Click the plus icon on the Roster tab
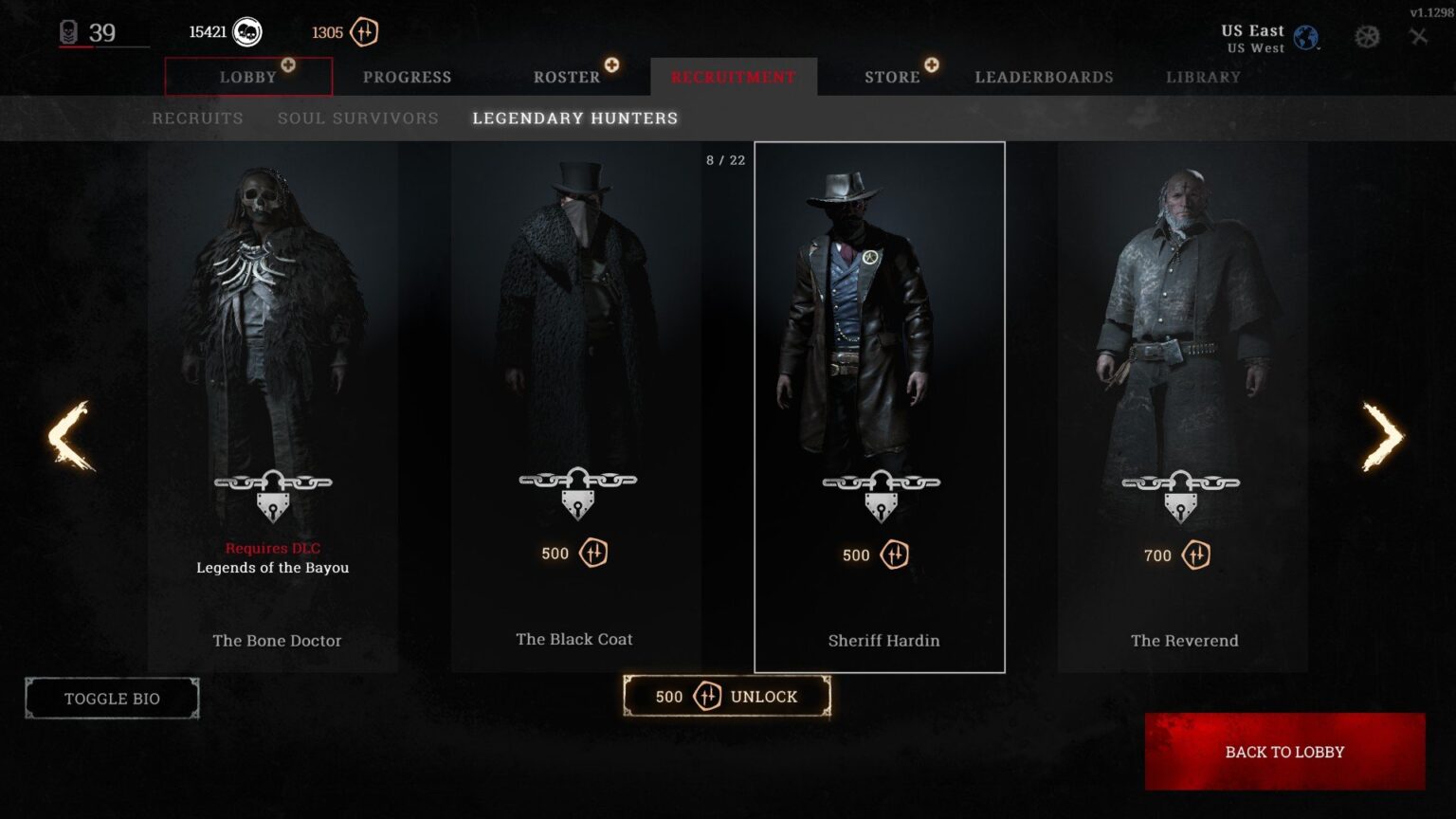This screenshot has width=1456, height=819. (612, 66)
